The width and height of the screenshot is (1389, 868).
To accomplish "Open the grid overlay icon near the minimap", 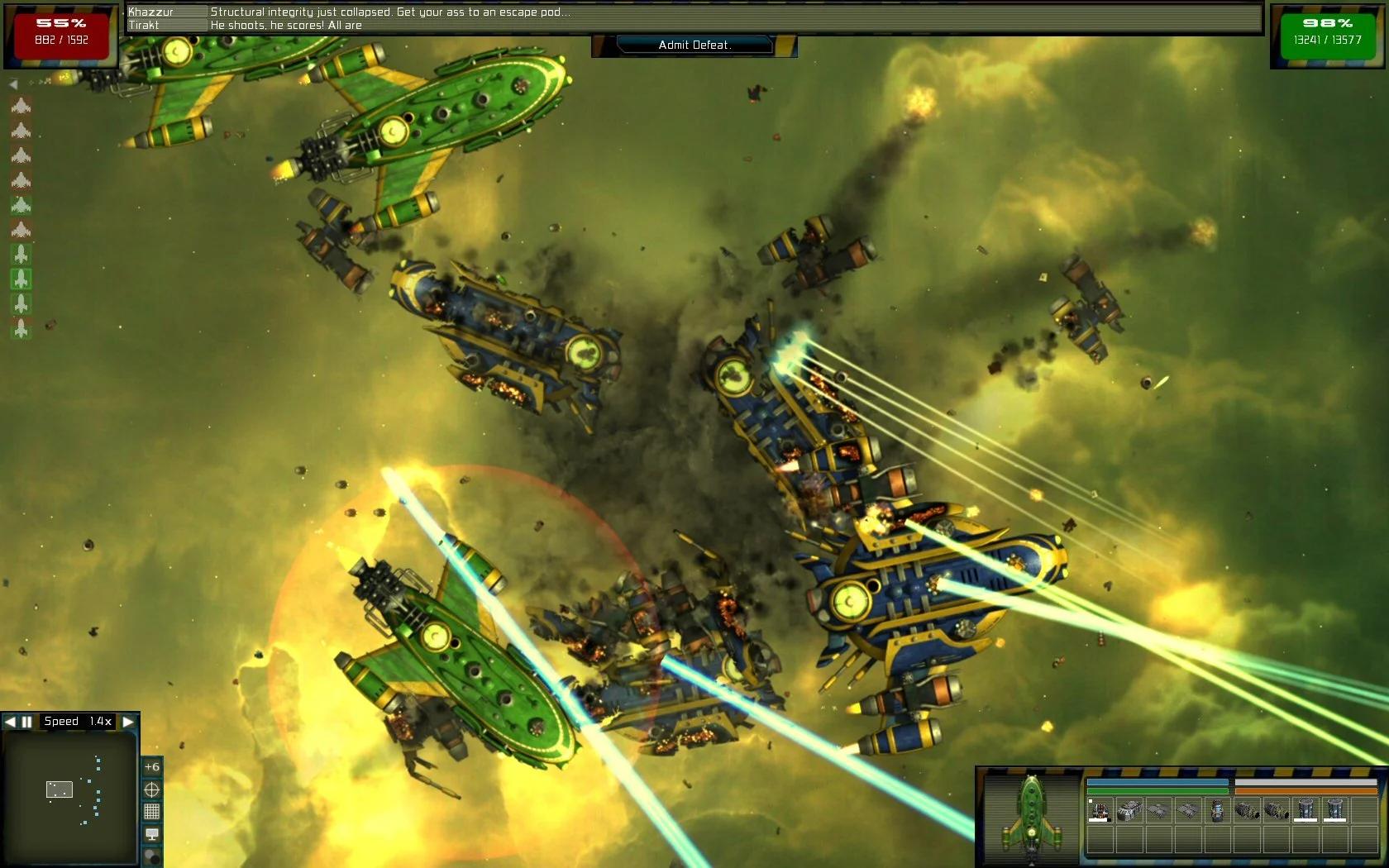I will click(151, 813).
